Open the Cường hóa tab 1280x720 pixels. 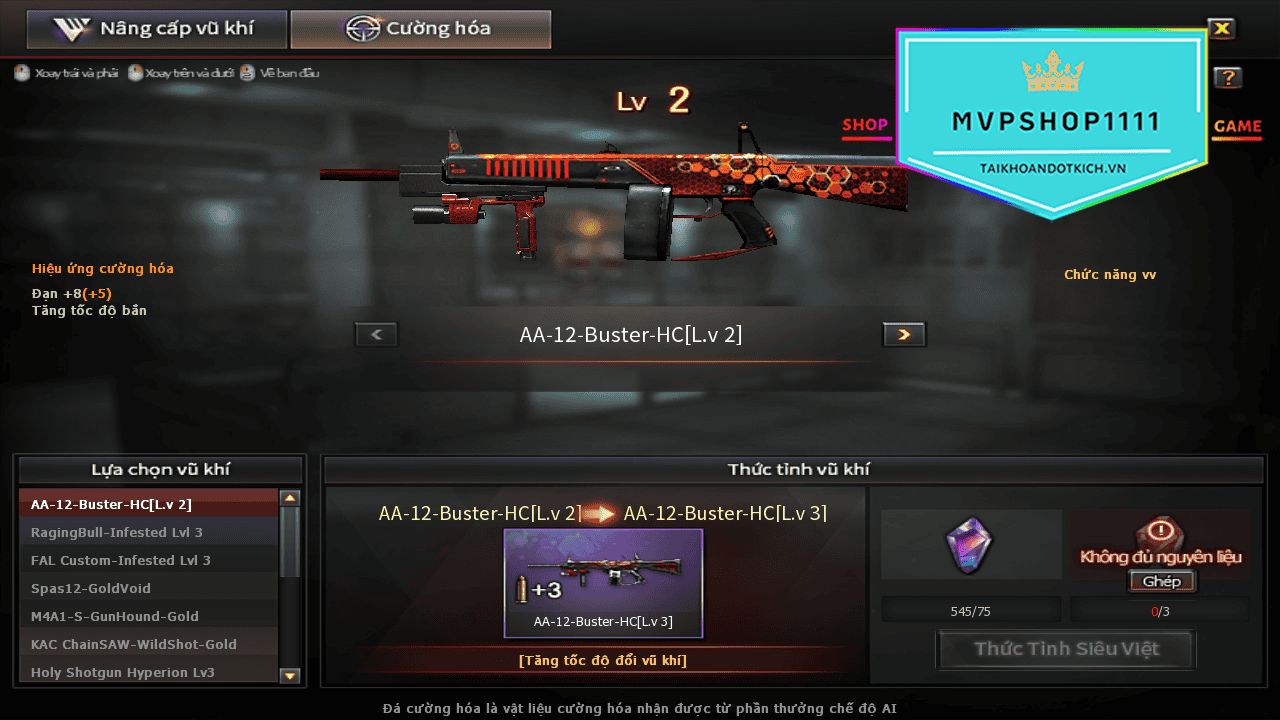click(x=420, y=29)
